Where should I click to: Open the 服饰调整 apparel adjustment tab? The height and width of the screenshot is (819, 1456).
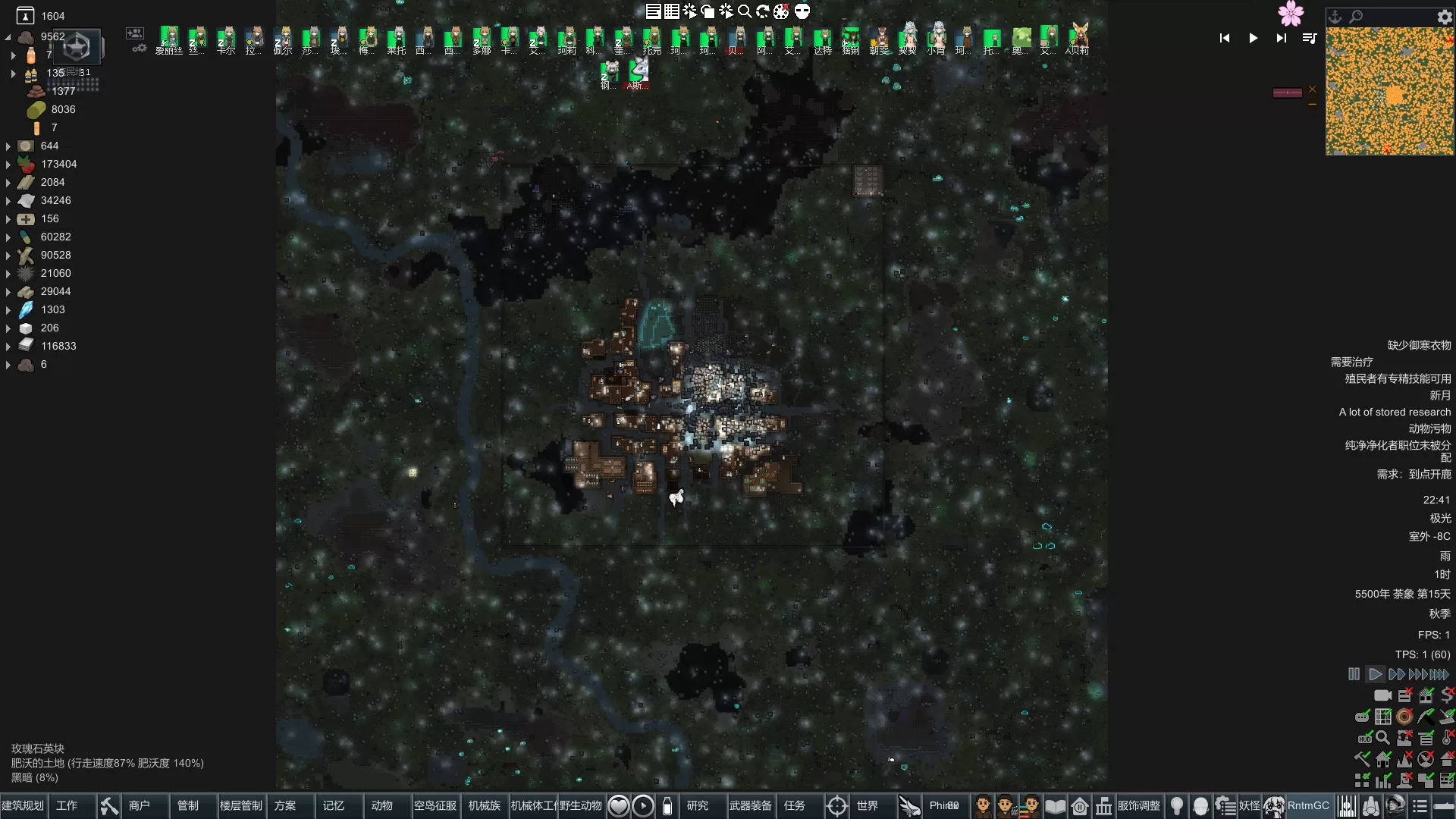click(x=1139, y=805)
